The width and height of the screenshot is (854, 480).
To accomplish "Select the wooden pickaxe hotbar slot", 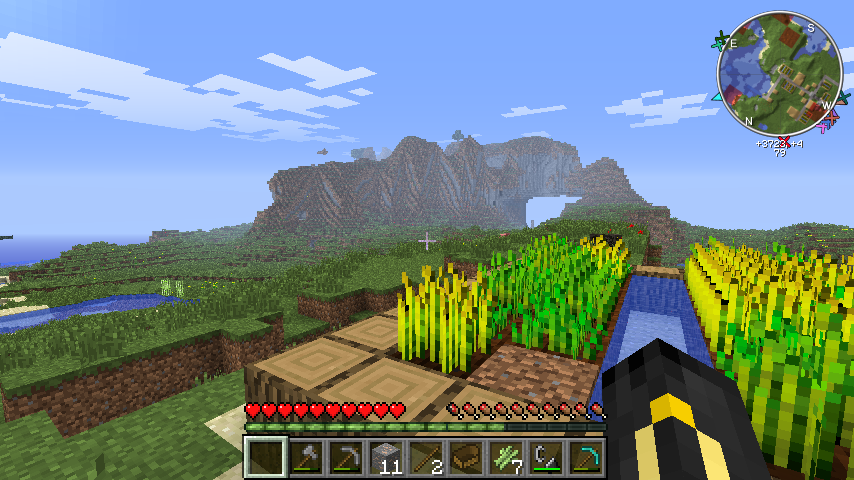I will point(346,458).
